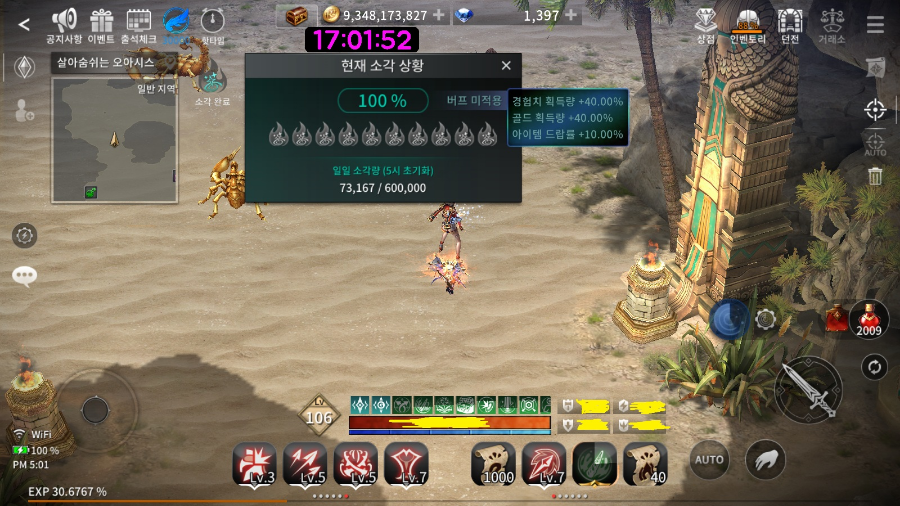
Task: Open the 인벤토리 inventory
Action: pyautogui.click(x=747, y=22)
